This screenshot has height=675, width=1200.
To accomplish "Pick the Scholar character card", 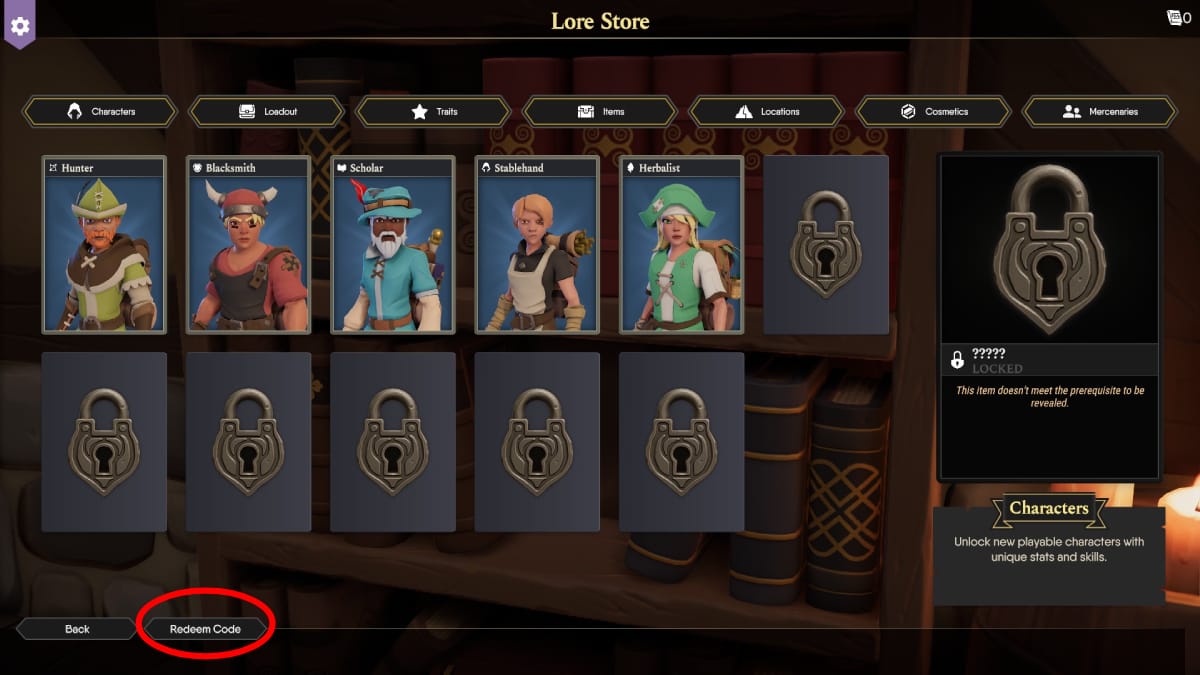I will coord(393,245).
